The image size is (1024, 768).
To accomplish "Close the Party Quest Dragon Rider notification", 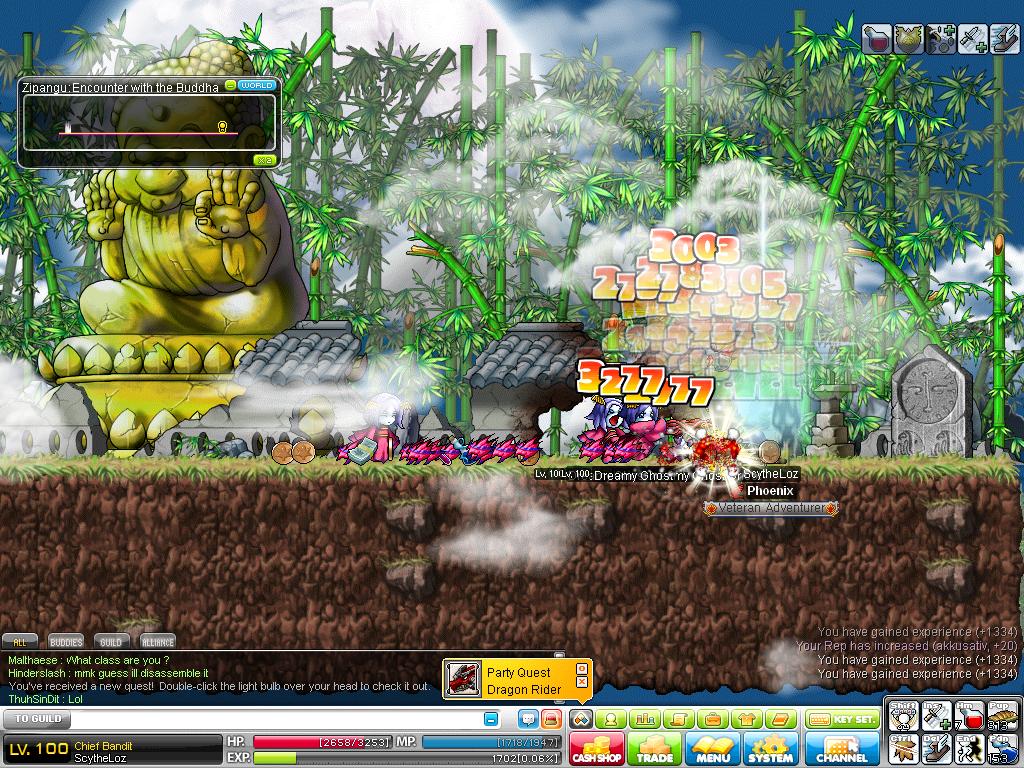I will coord(581,684).
